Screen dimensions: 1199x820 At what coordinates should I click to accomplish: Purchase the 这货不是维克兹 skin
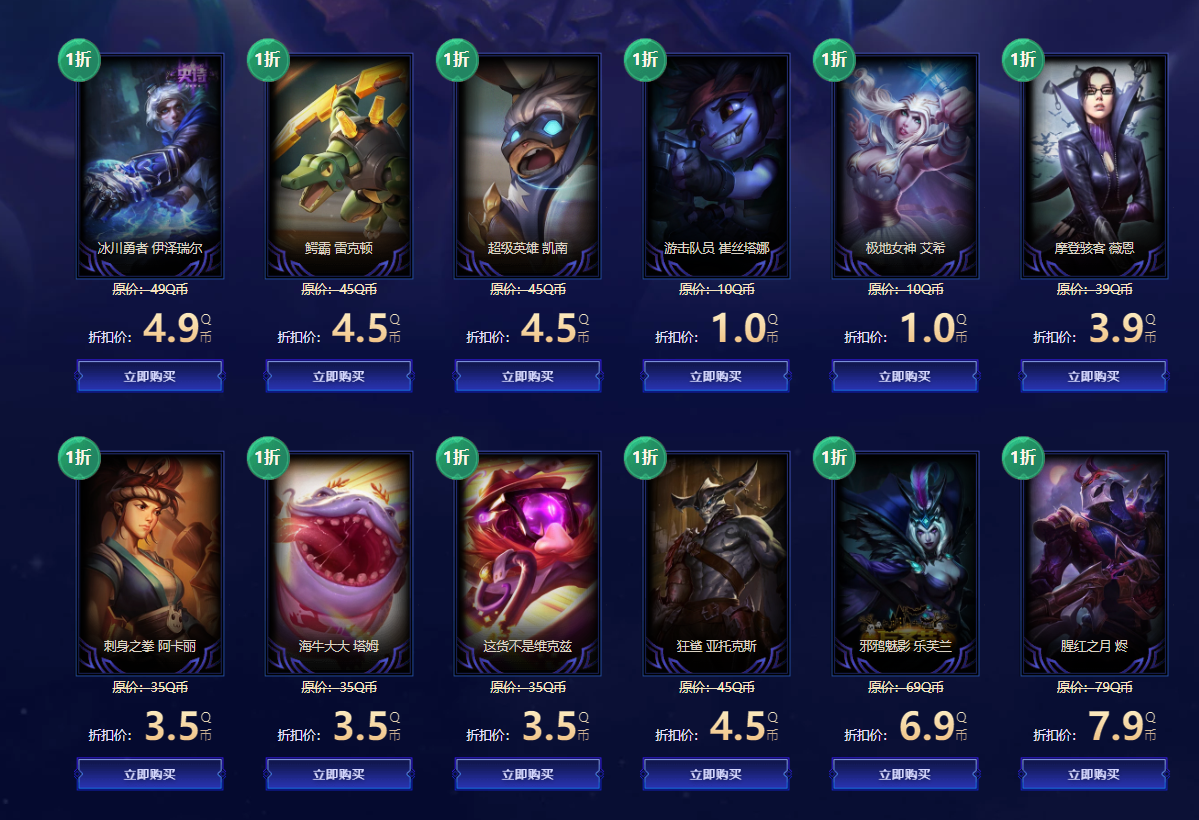(x=527, y=774)
